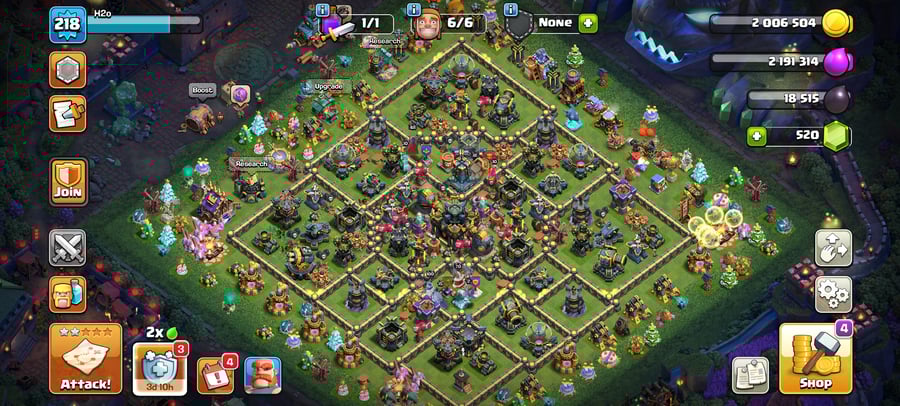Open the notes list beside Shop
This screenshot has width=900, height=406.
coord(750,374)
